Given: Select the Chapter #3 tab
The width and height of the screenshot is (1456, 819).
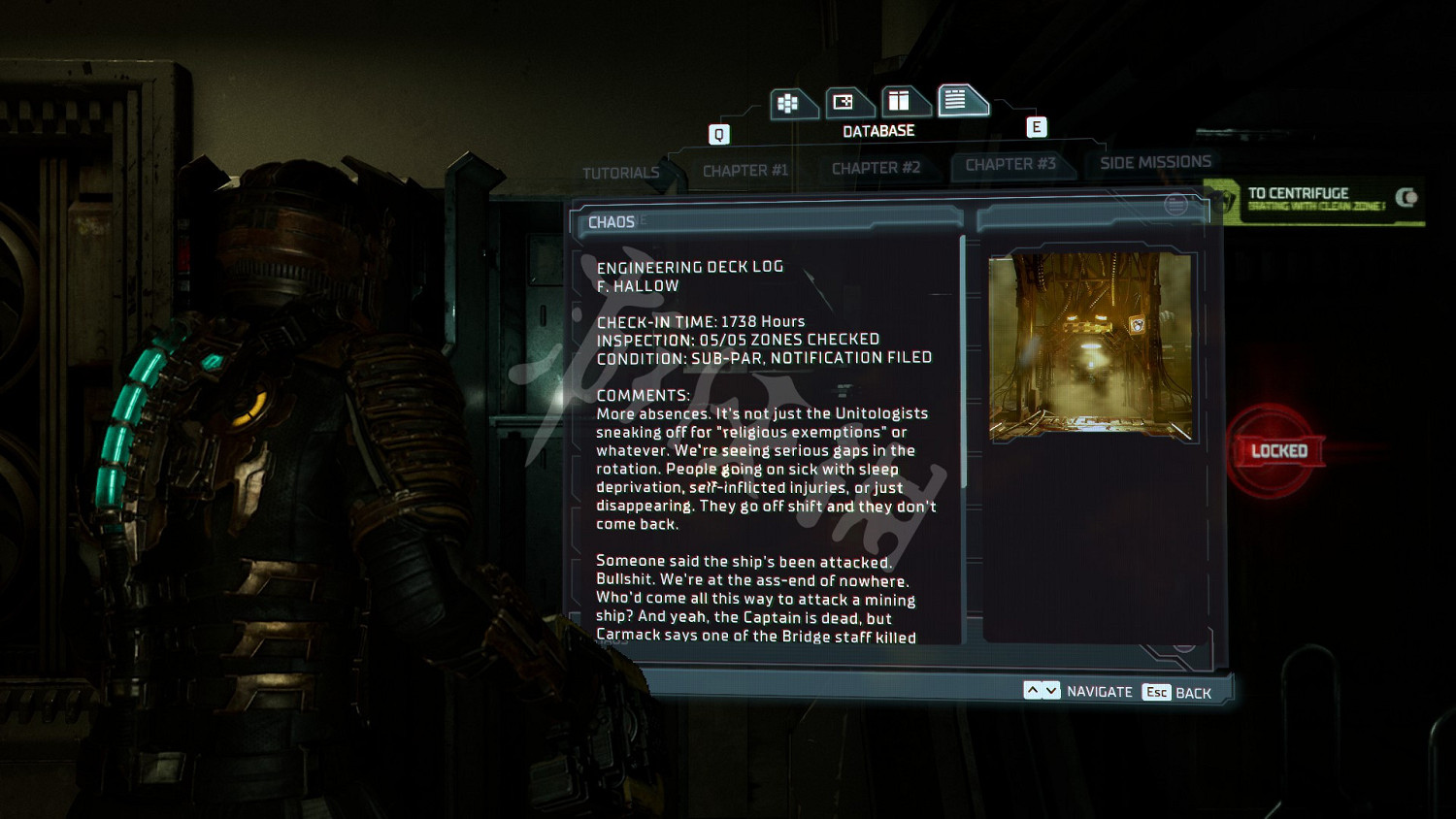Looking at the screenshot, I should click(1010, 165).
